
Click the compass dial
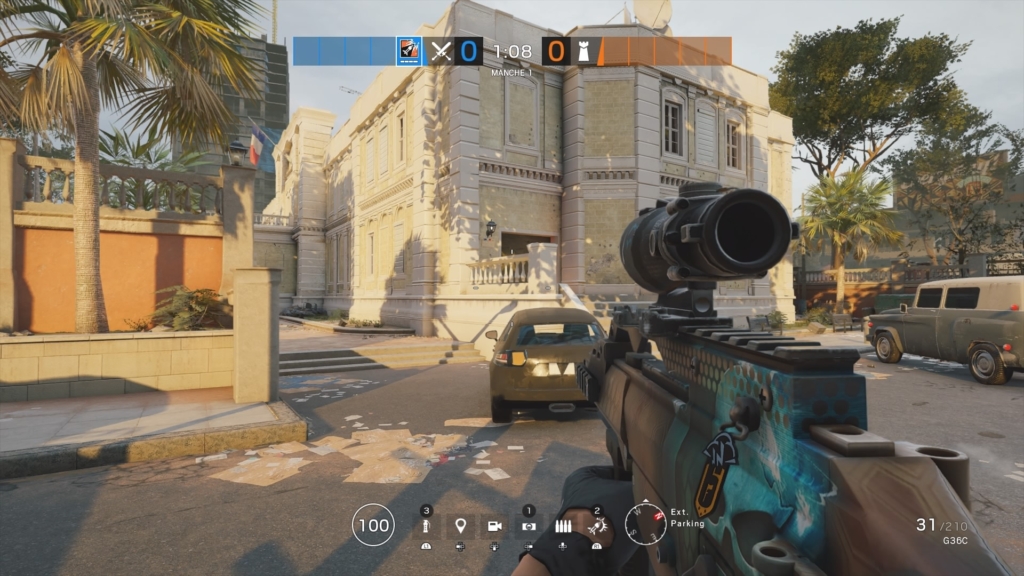tap(645, 524)
